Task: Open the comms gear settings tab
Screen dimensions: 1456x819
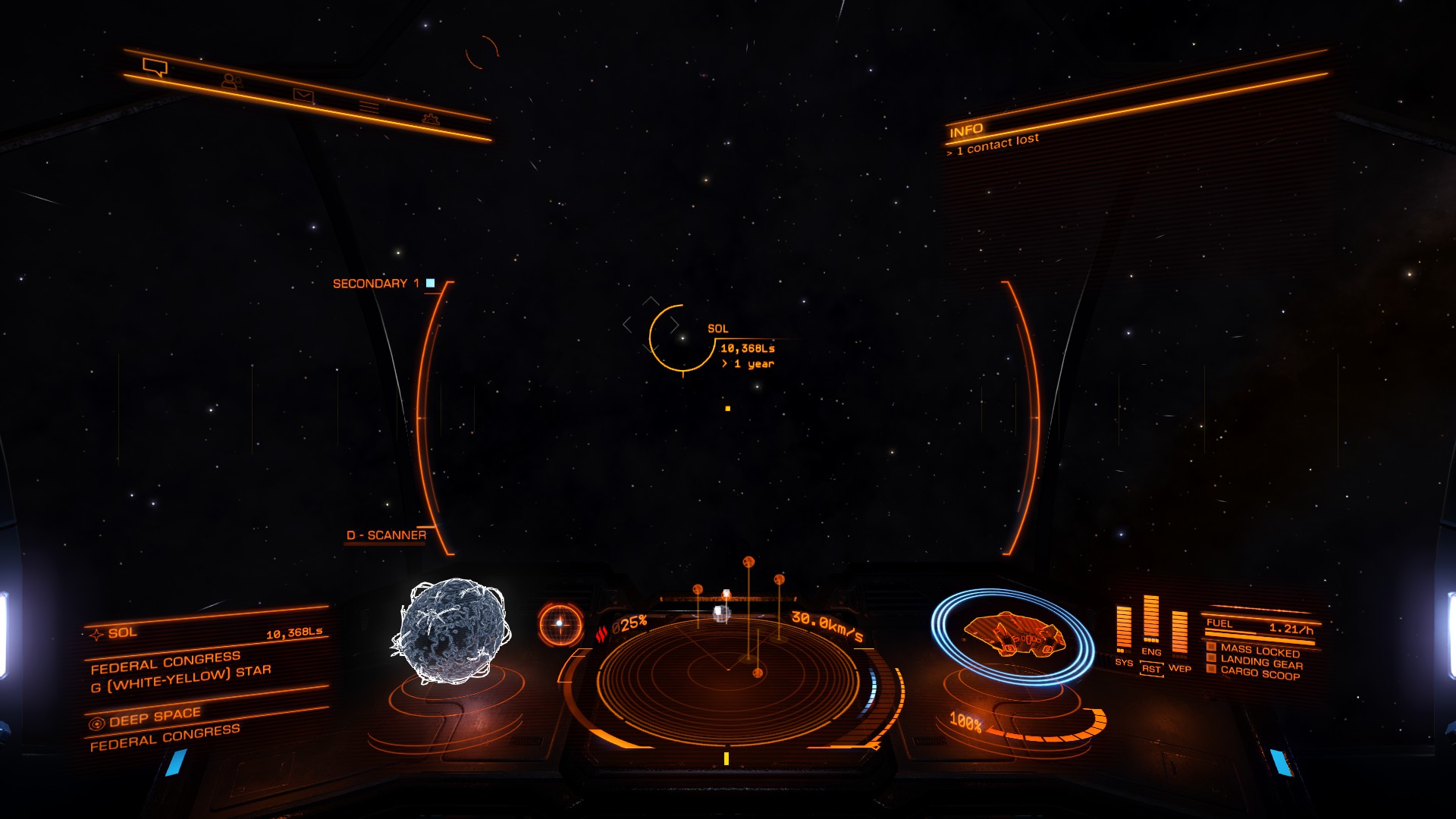Action: coord(431,118)
